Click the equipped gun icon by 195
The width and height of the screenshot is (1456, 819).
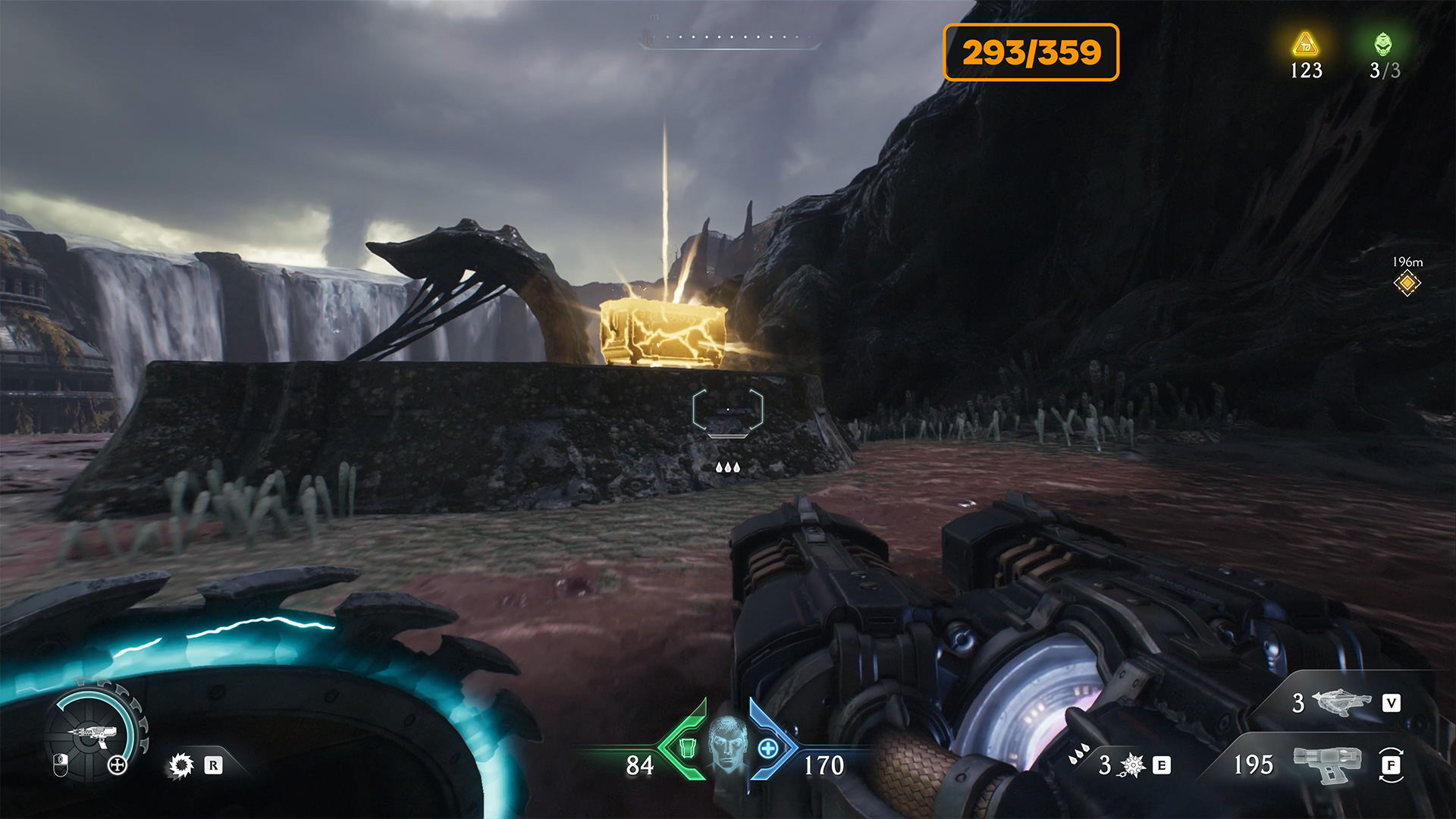click(x=1326, y=764)
